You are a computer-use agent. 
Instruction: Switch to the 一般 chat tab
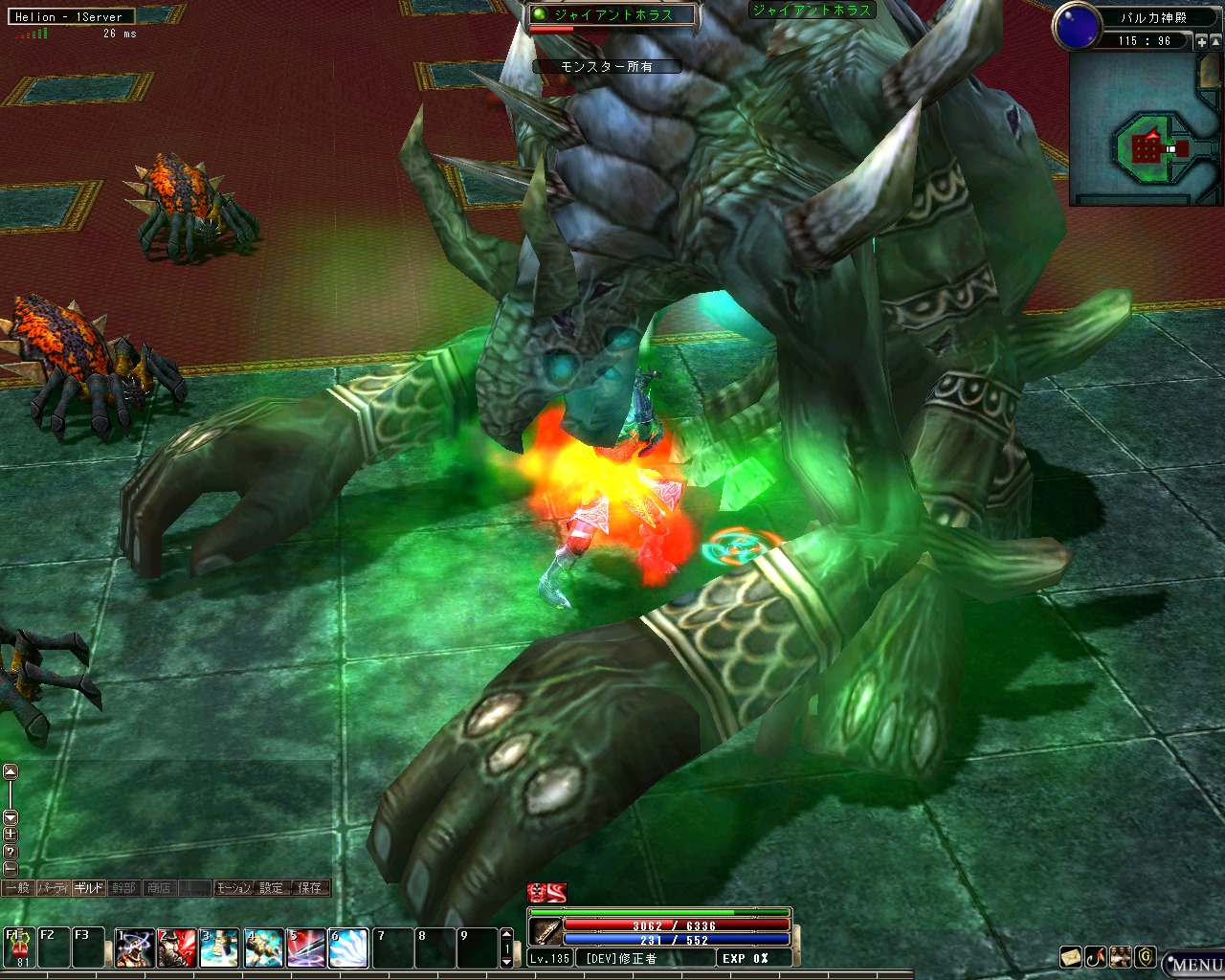click(x=17, y=888)
